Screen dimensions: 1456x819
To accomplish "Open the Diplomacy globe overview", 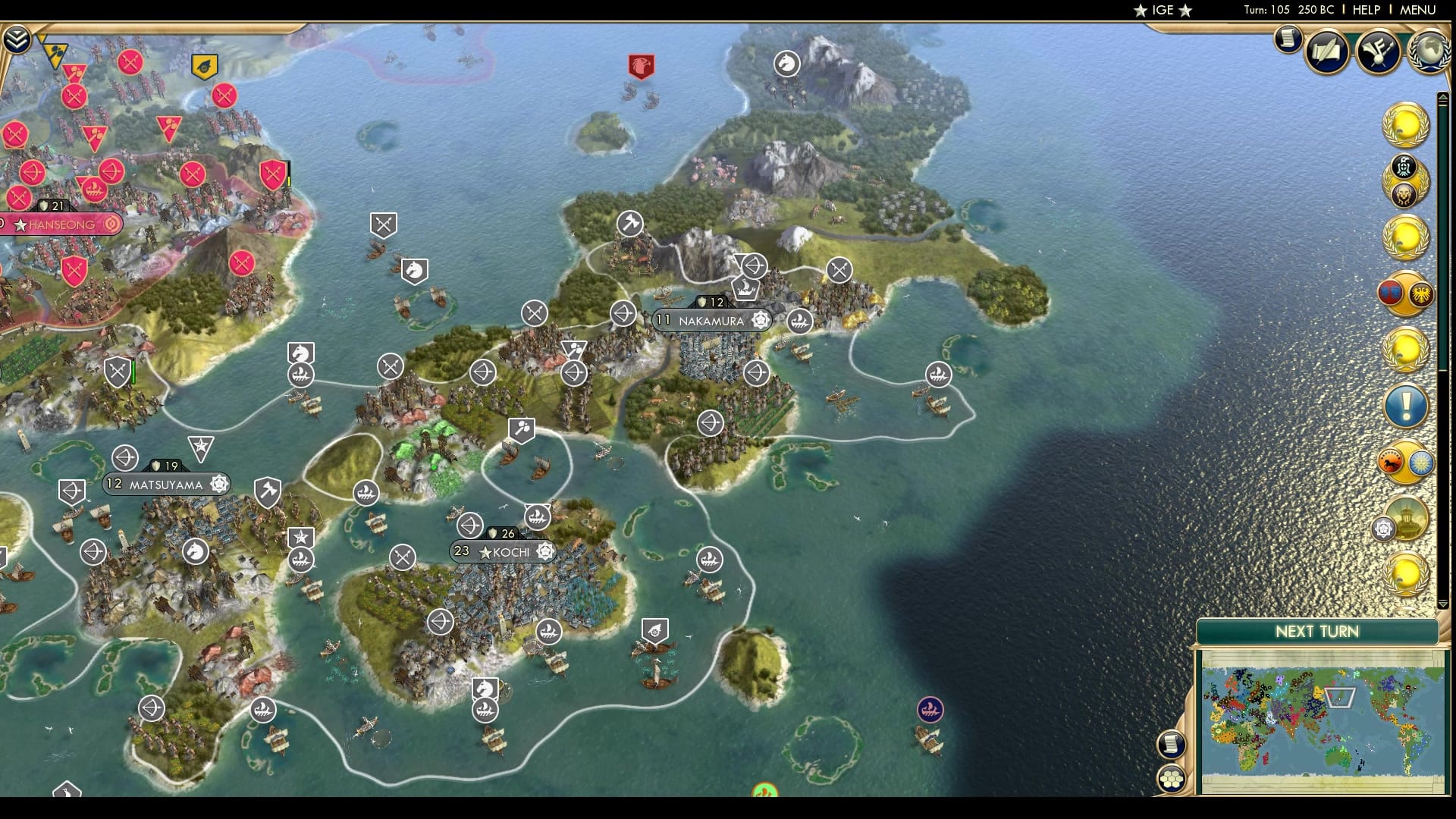I will [x=1429, y=53].
